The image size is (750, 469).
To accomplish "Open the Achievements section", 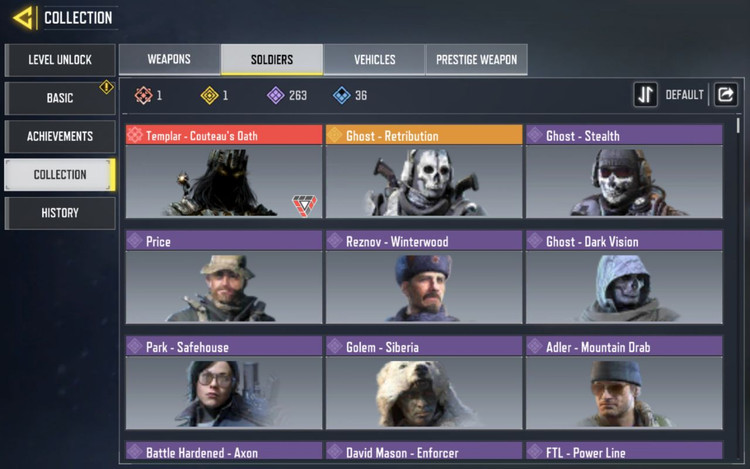I will [60, 136].
